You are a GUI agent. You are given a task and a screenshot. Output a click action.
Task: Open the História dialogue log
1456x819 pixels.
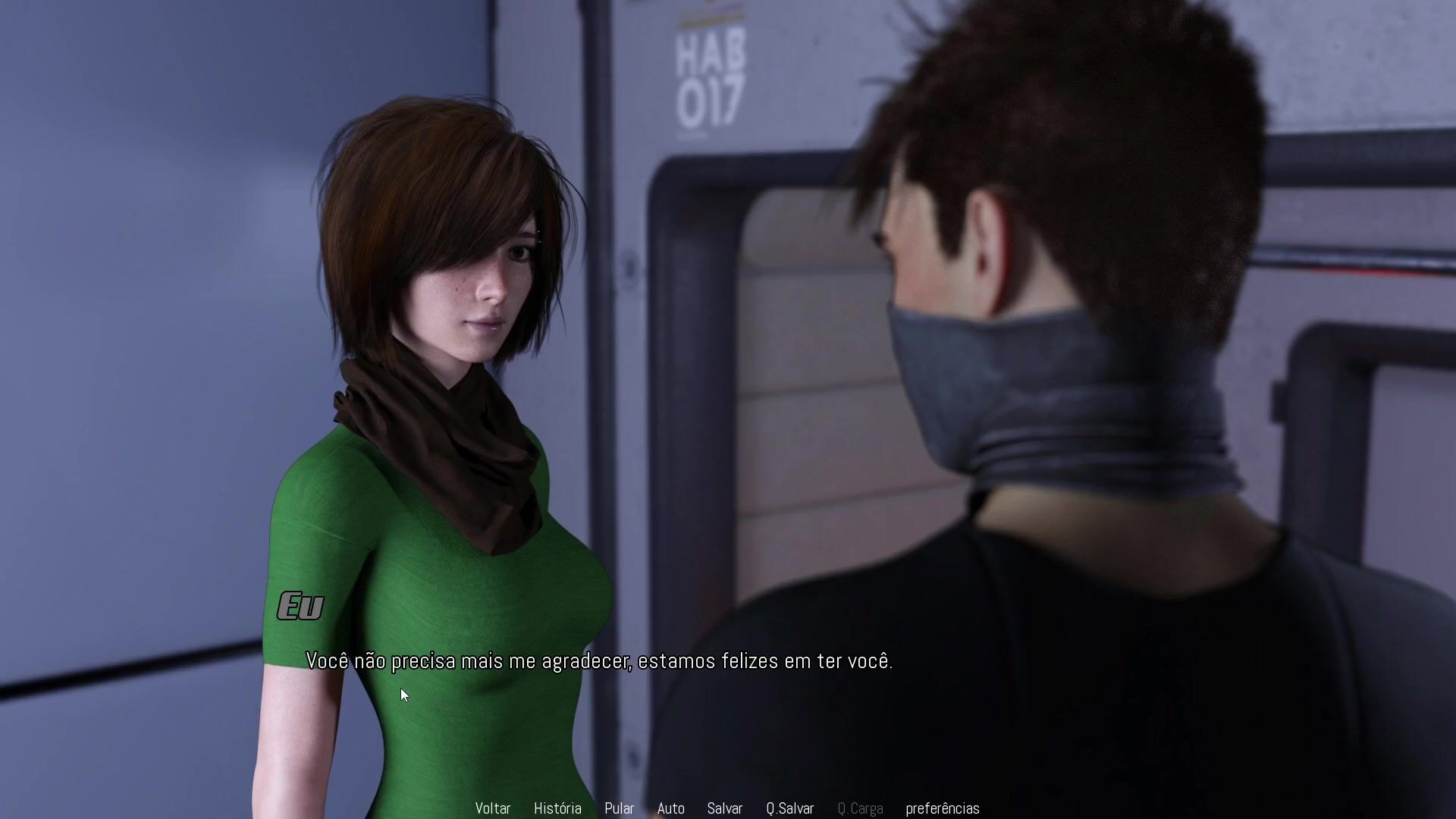click(x=557, y=808)
